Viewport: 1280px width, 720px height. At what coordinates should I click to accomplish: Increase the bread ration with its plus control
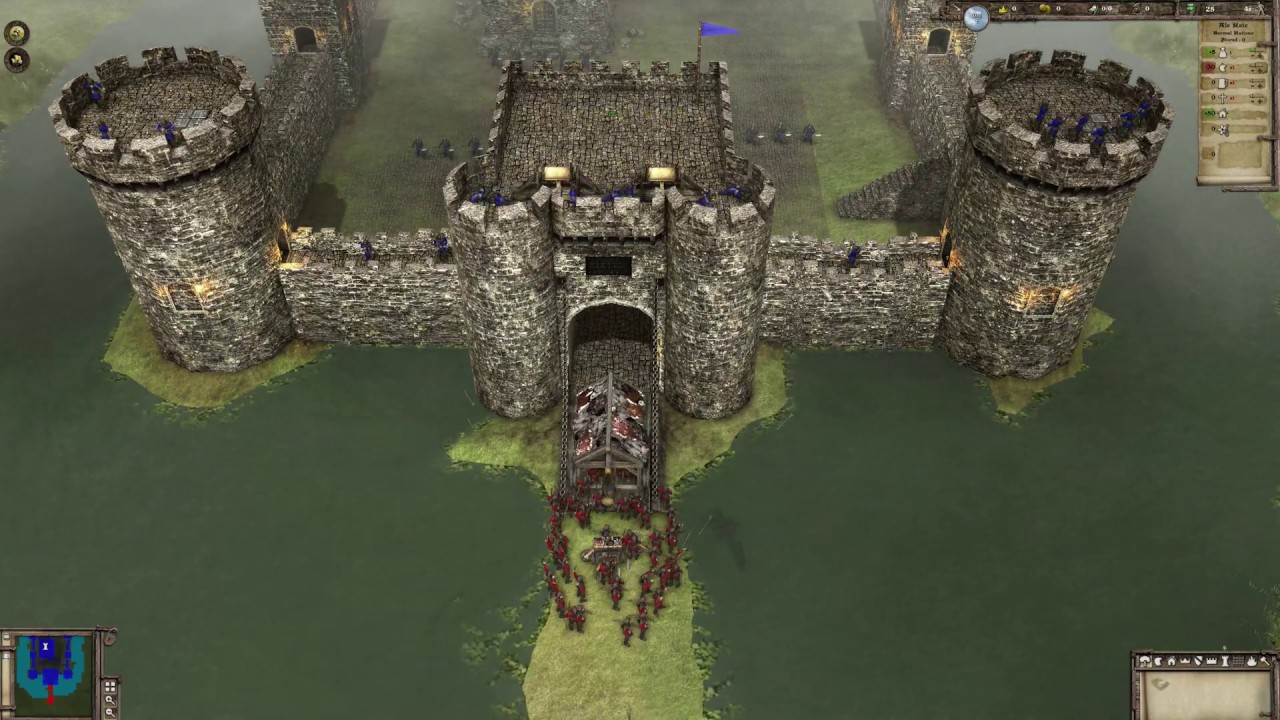[1258, 57]
